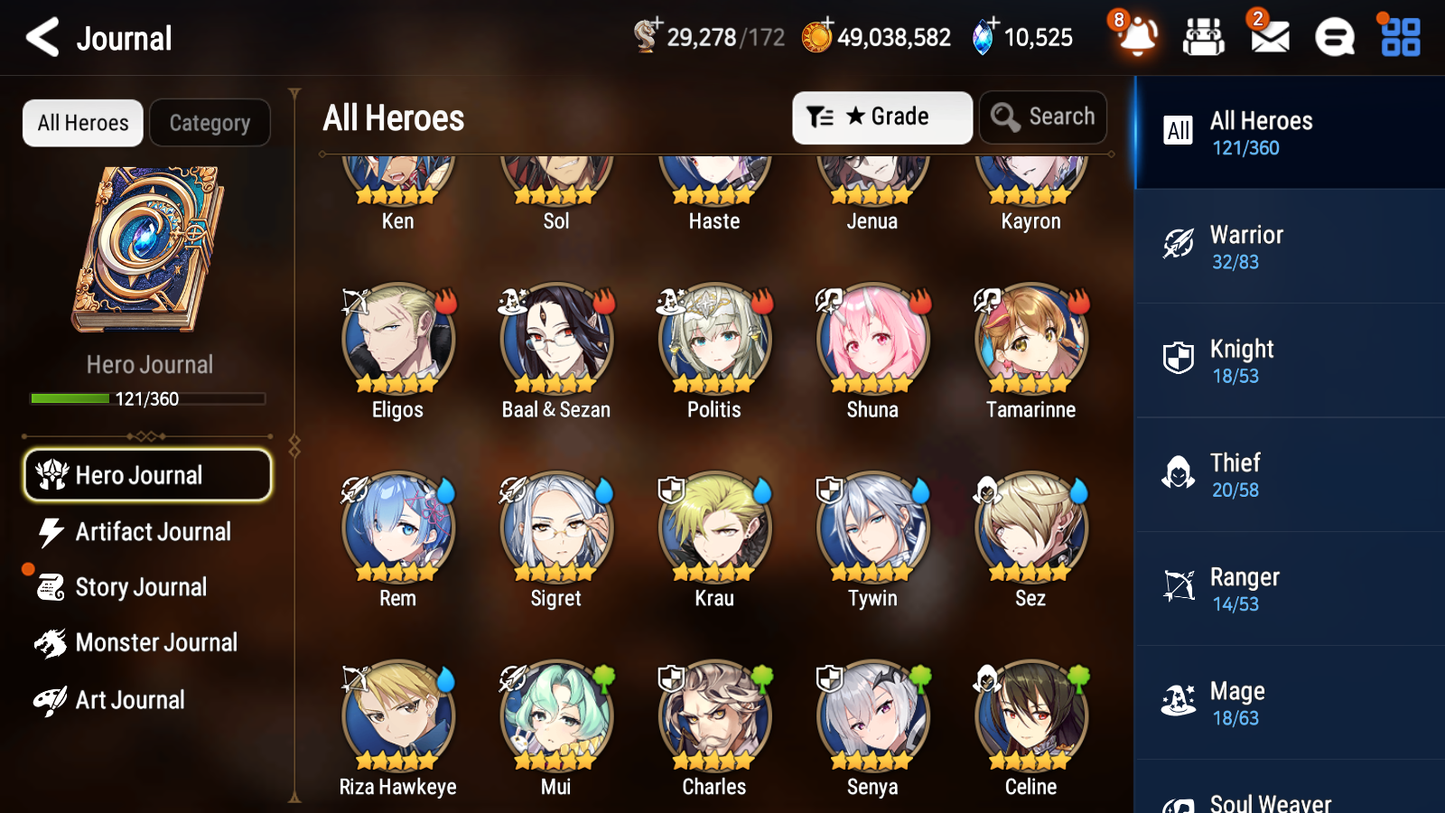The height and width of the screenshot is (813, 1445).
Task: Open the mailbox with 2 new messages
Action: [x=1268, y=36]
